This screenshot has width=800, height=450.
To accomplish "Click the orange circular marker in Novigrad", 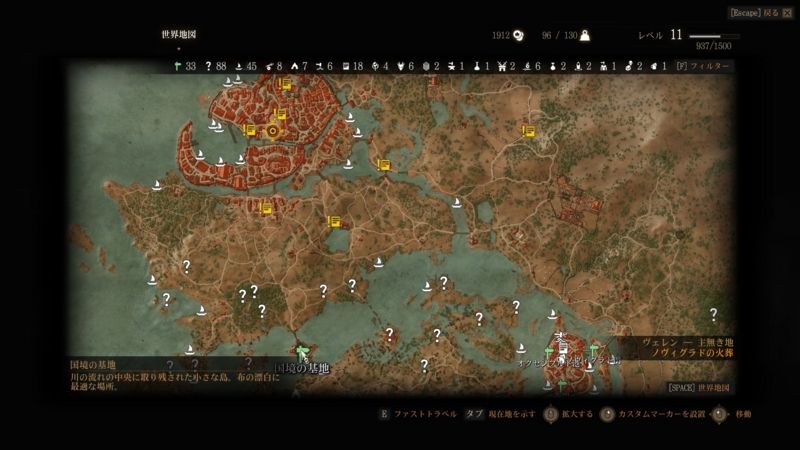I will coord(272,130).
